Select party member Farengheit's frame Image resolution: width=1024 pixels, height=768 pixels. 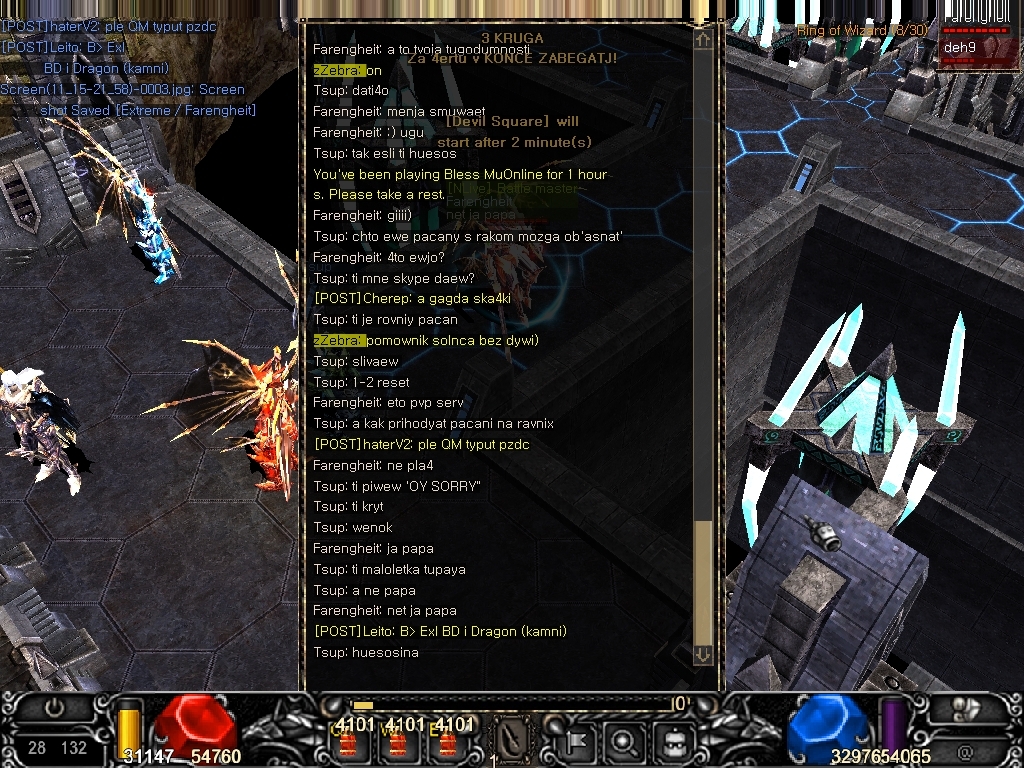click(976, 22)
